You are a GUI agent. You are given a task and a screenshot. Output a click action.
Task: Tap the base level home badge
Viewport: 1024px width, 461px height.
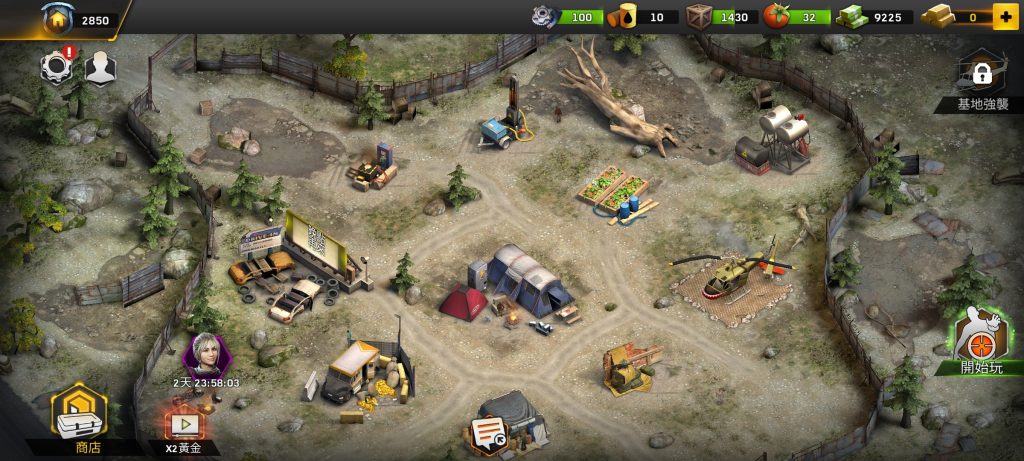(x=56, y=17)
